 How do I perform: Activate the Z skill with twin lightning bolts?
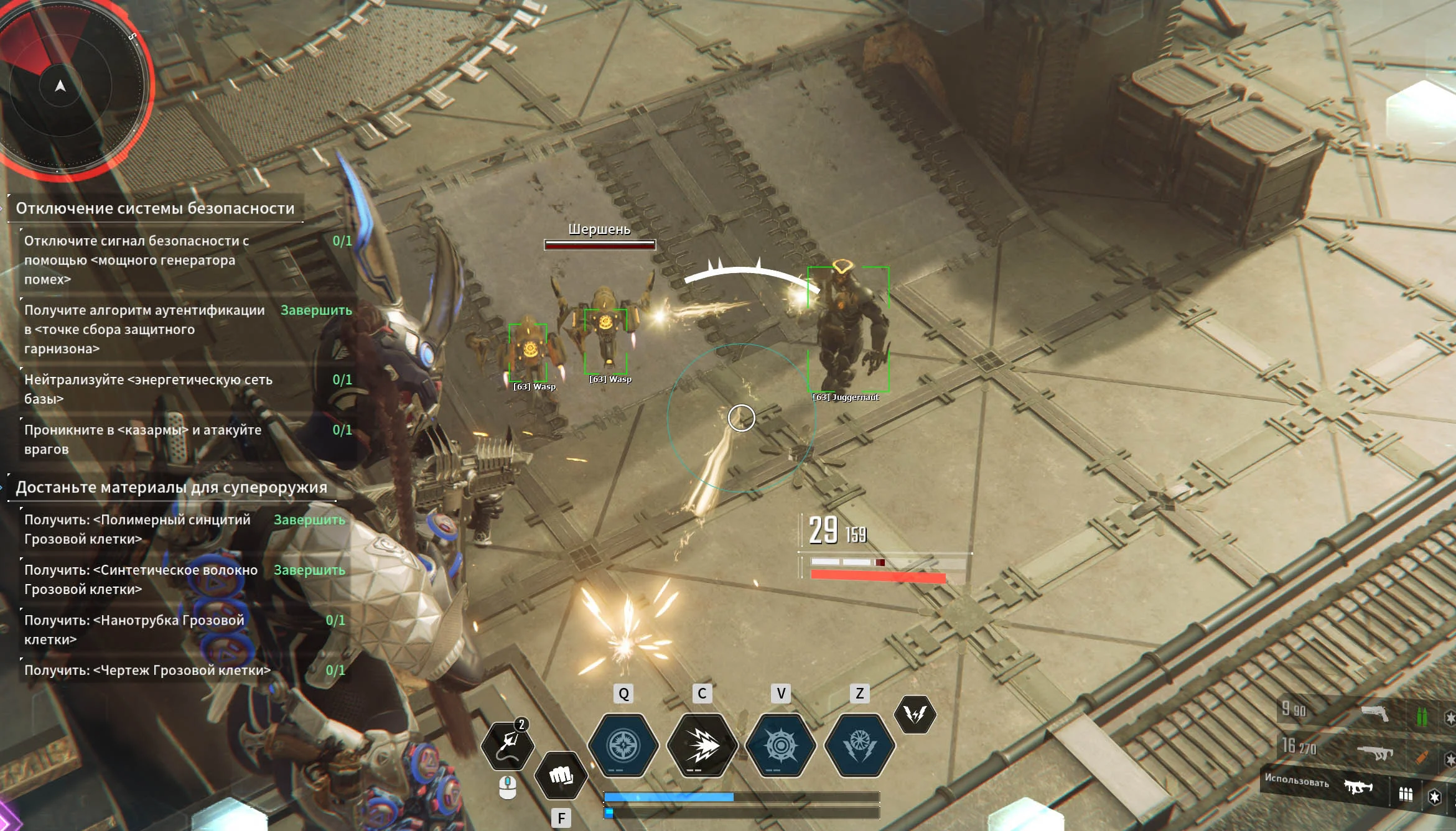(x=859, y=745)
